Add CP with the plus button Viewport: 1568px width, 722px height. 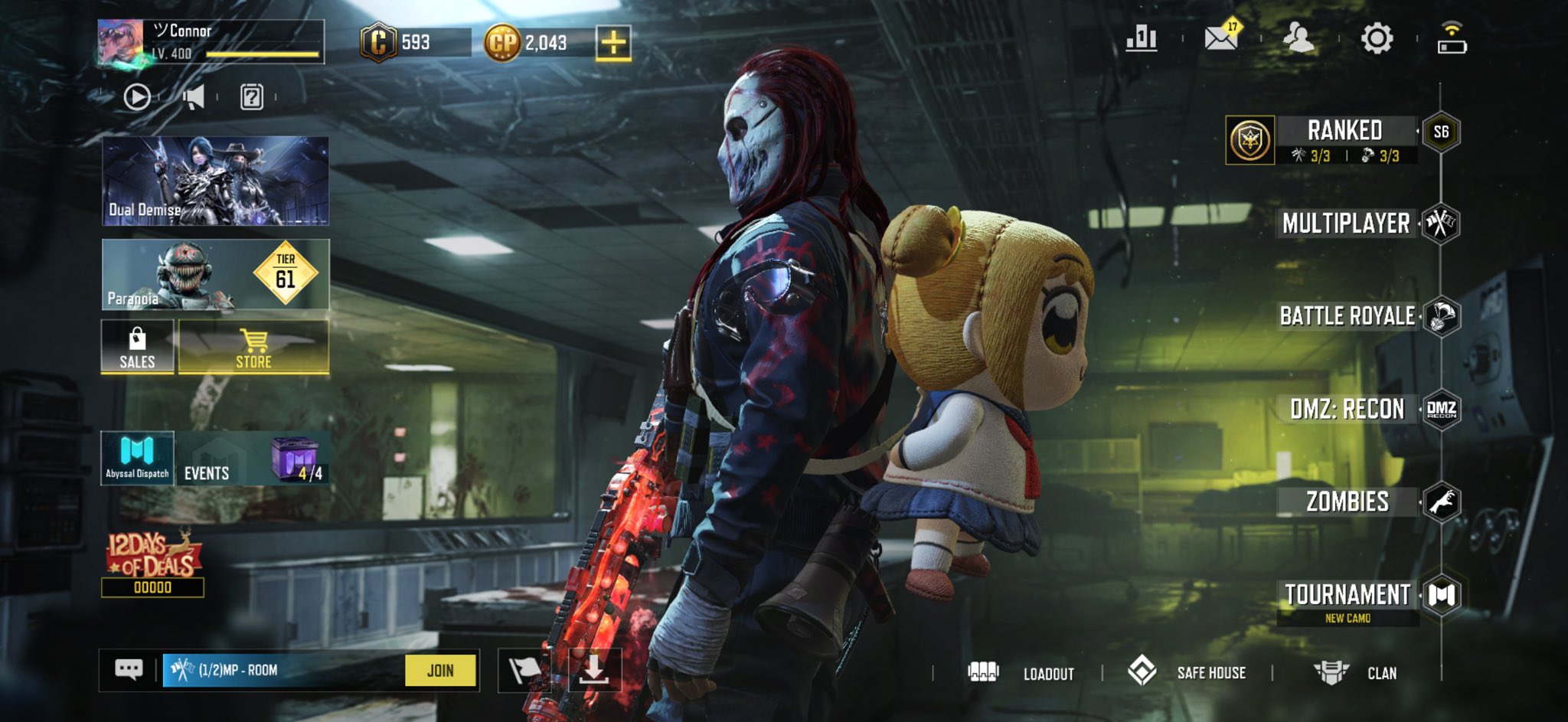(613, 43)
